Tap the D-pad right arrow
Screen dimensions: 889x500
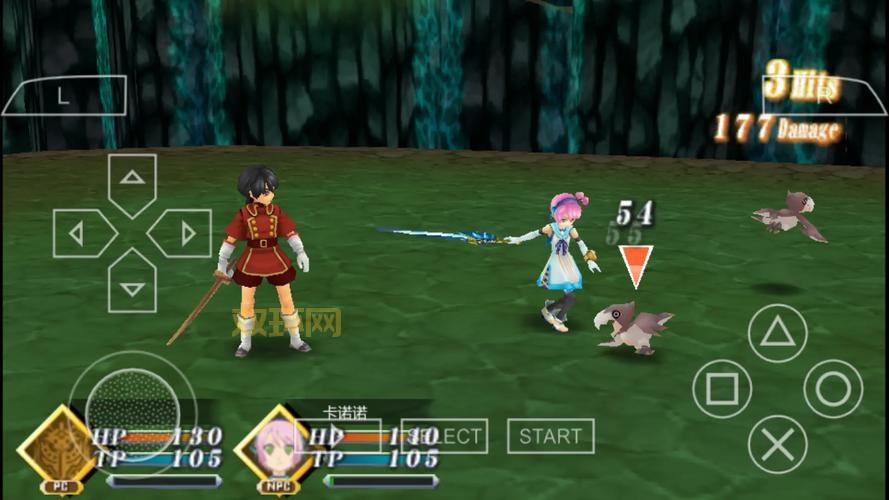pyautogui.click(x=183, y=234)
